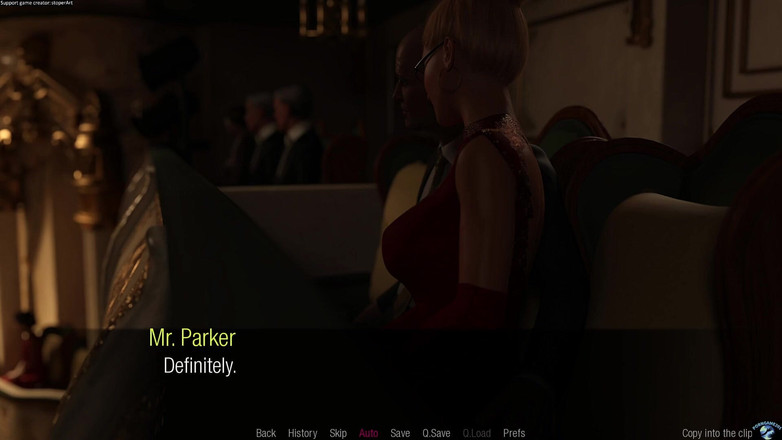Toggle Auto dialogue advance

(368, 433)
